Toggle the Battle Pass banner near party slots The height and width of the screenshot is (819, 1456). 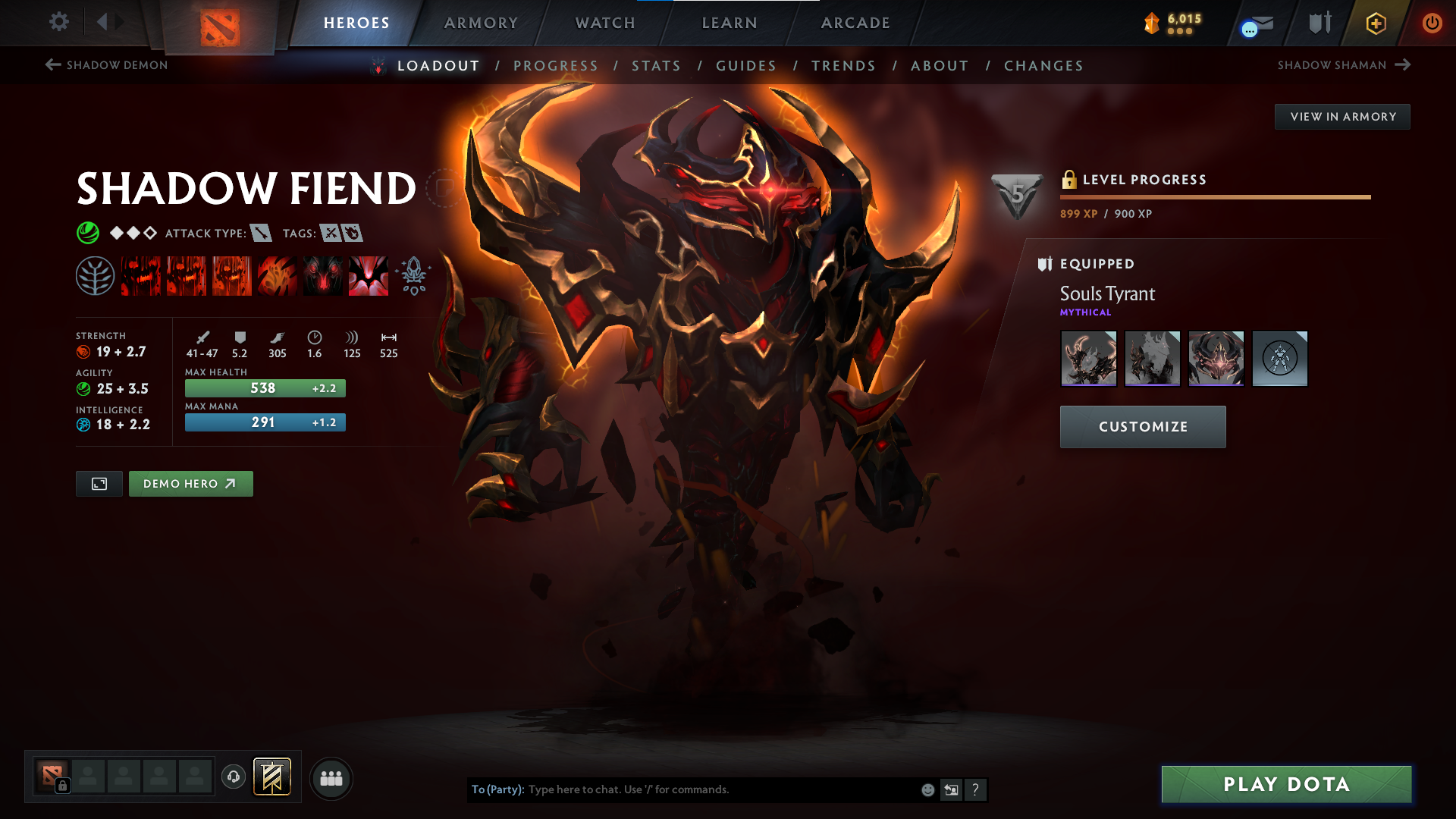point(273,777)
